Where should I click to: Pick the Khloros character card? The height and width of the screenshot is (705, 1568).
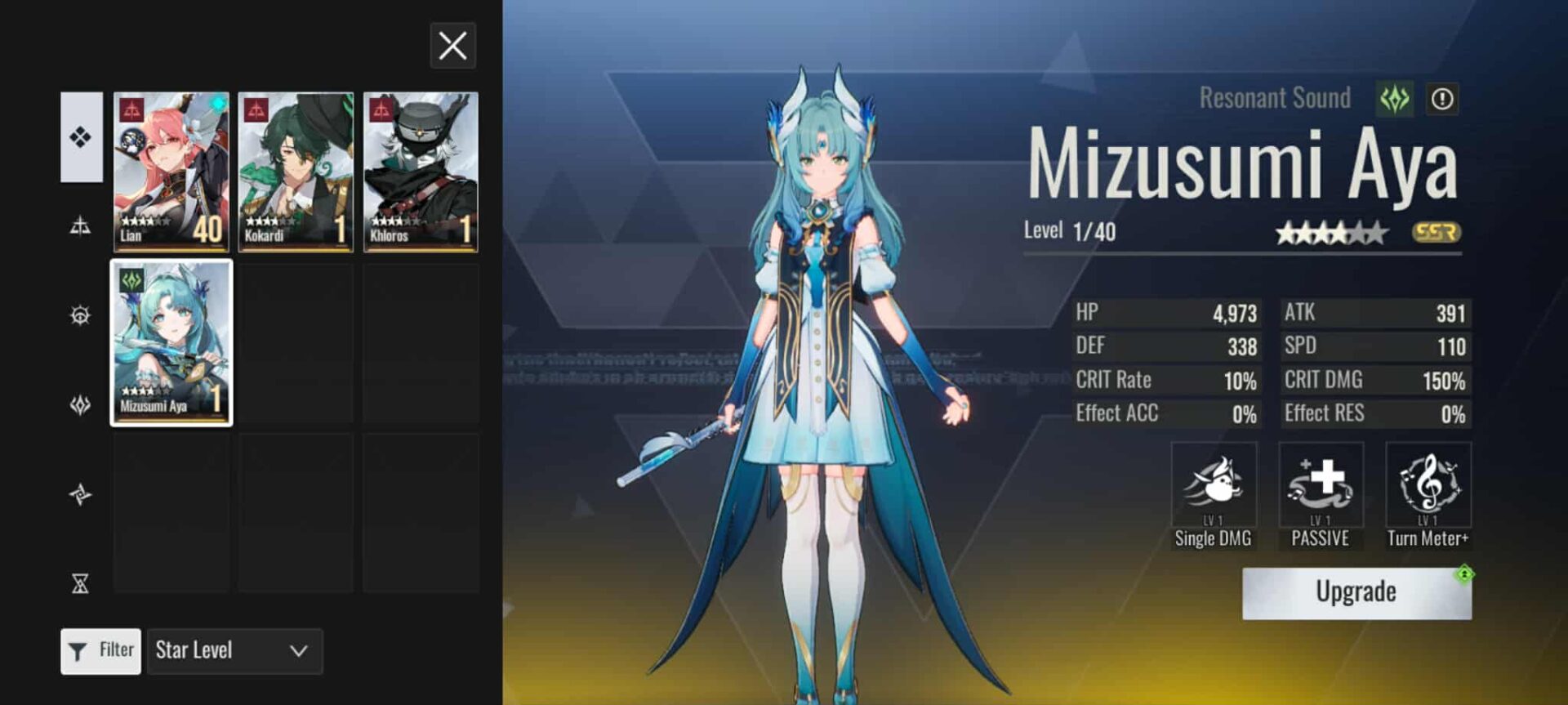click(421, 172)
